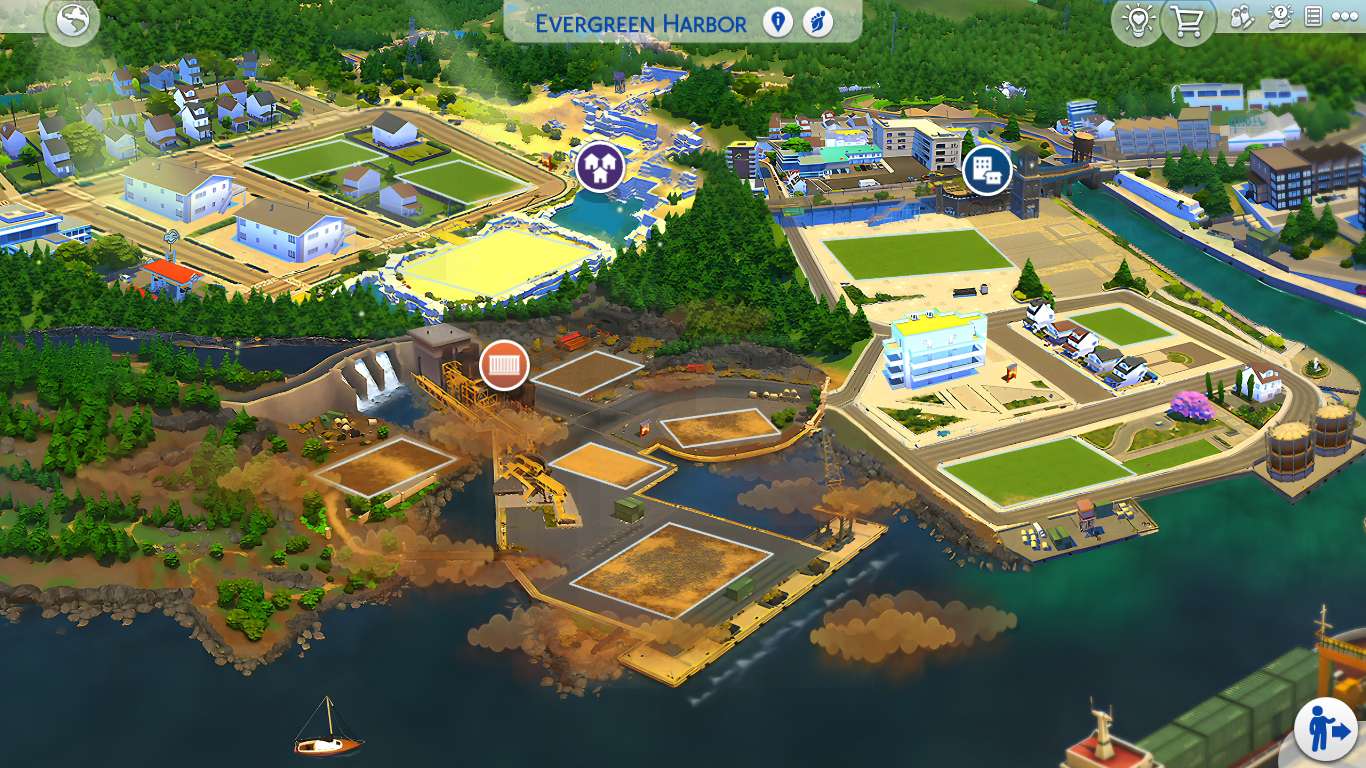Screen dimensions: 1366x768
Task: Toggle the eco footprint leaf icon
Action: pyautogui.click(x=818, y=22)
